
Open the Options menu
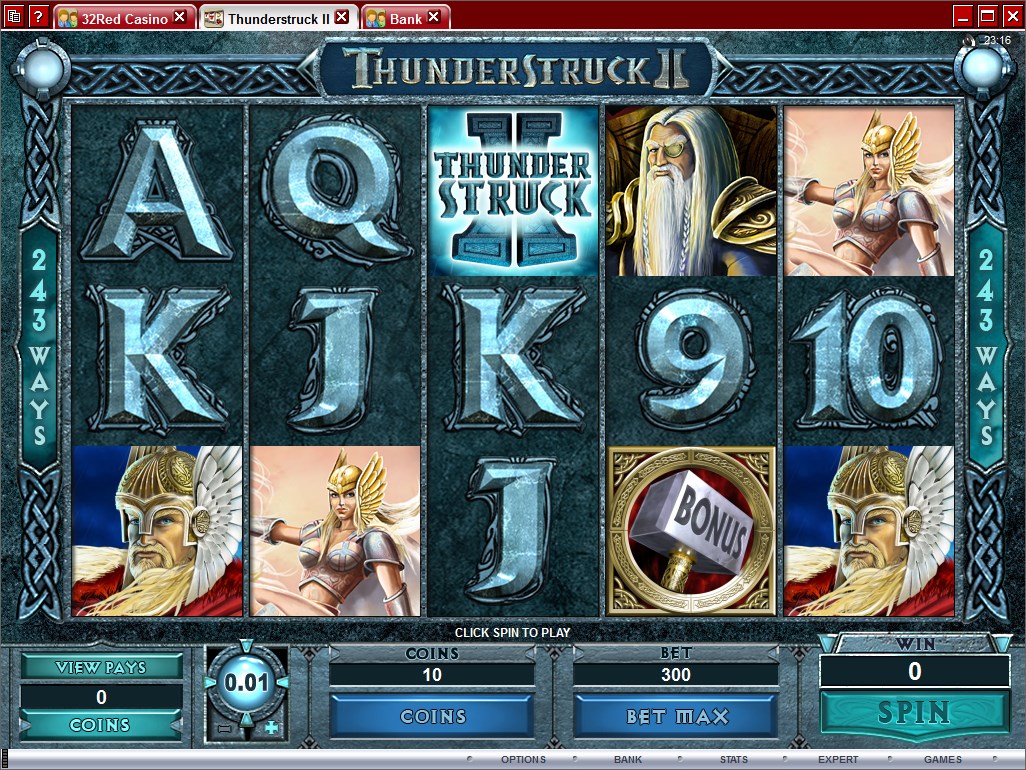tap(523, 760)
